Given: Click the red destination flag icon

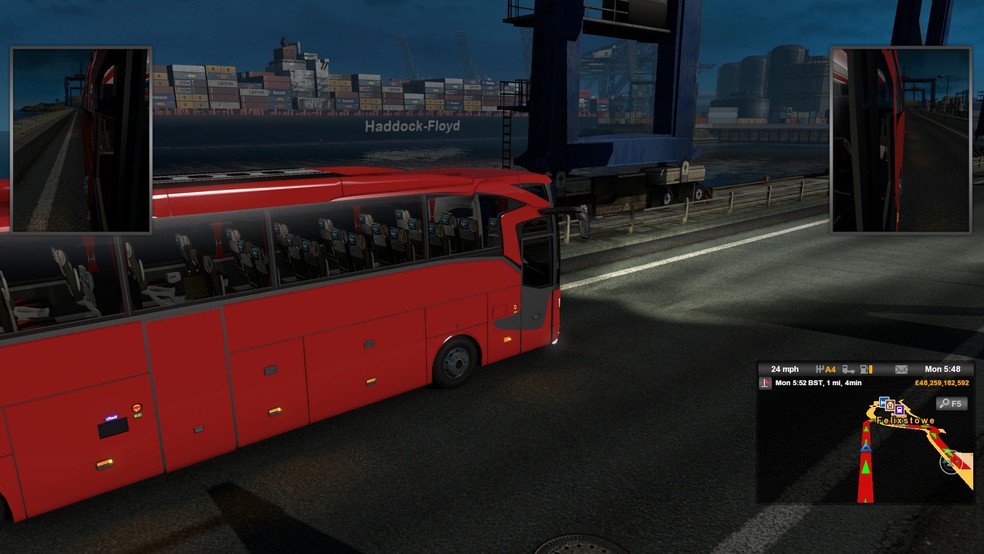Looking at the screenshot, I should click(x=766, y=383).
